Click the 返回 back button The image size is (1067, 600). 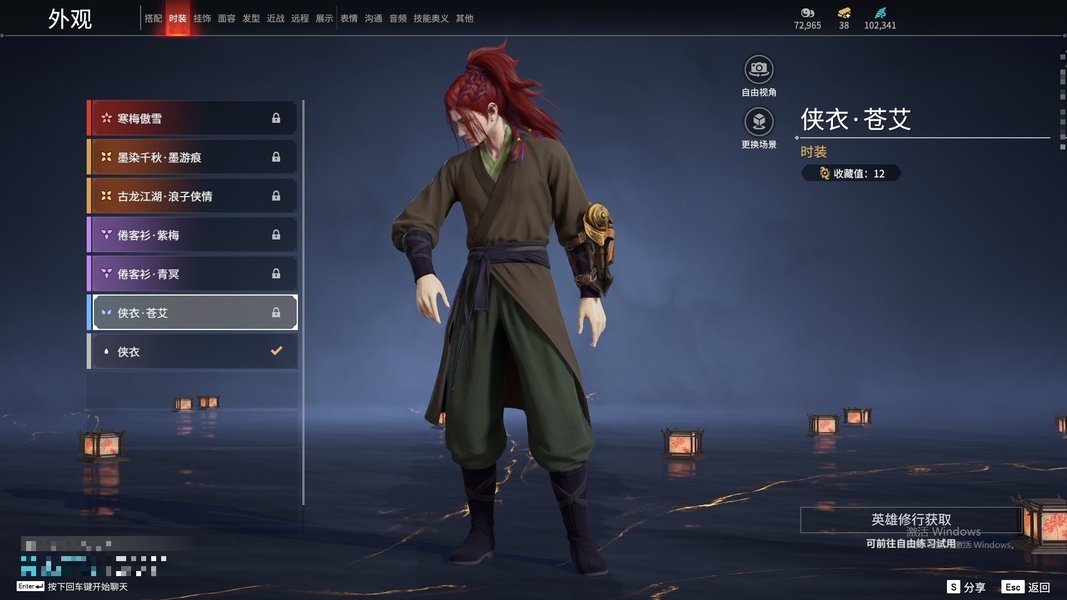click(1028, 587)
